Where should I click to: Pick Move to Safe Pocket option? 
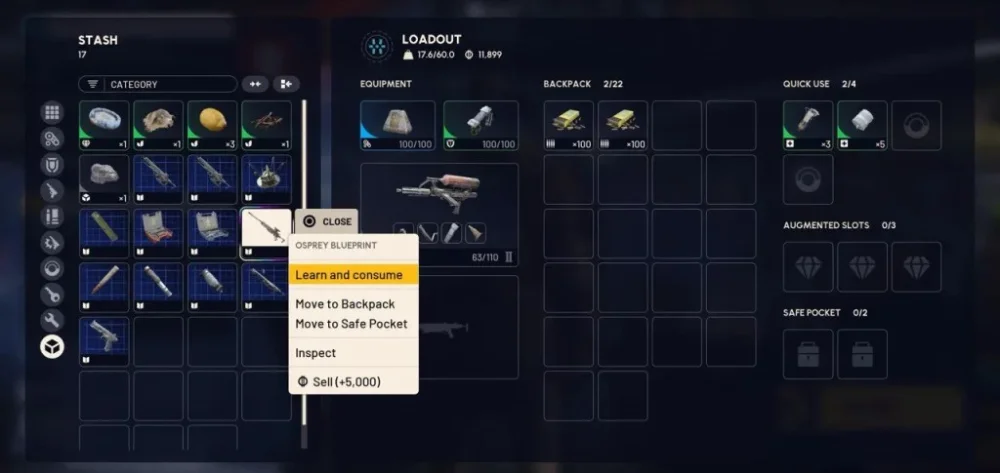[x=351, y=324]
